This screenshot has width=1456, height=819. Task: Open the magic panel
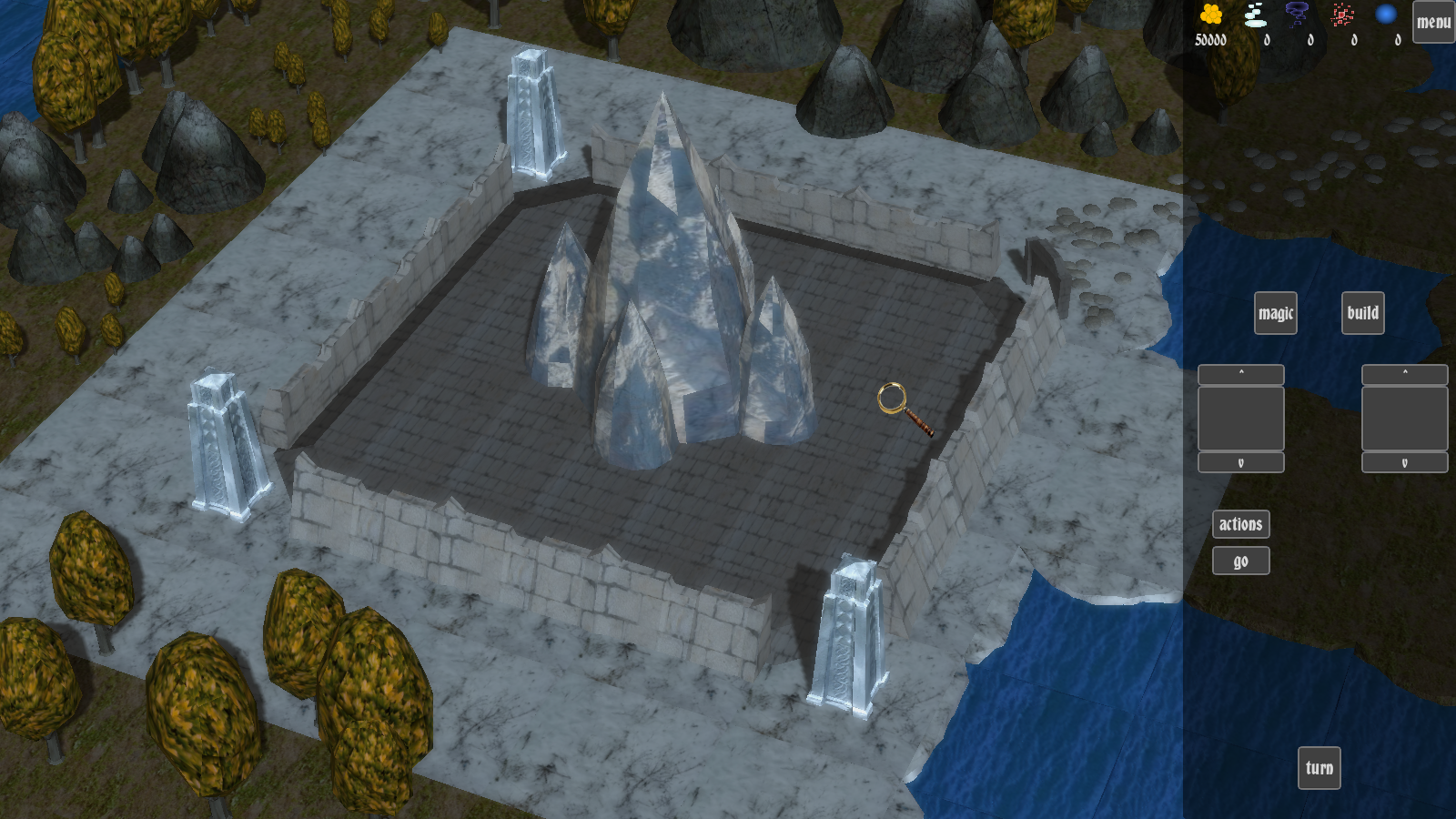click(x=1275, y=313)
